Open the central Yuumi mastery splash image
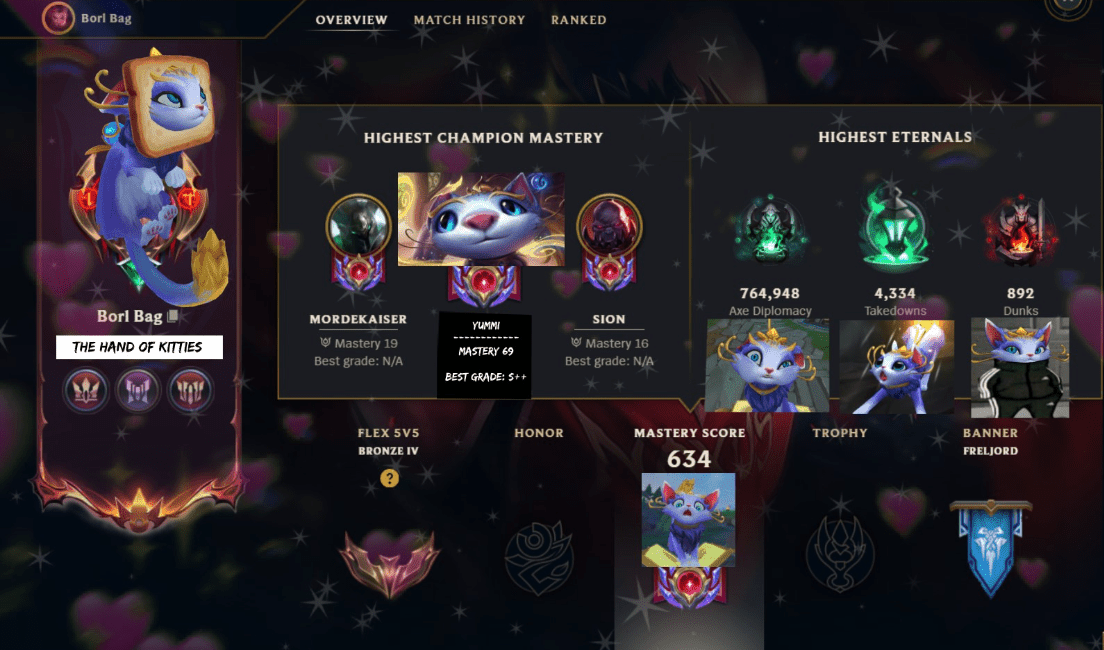The image size is (1104, 650). tap(481, 219)
